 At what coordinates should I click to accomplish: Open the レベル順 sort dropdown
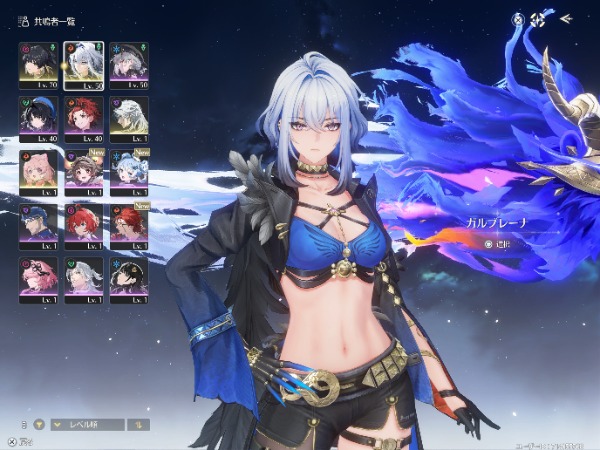click(88, 424)
